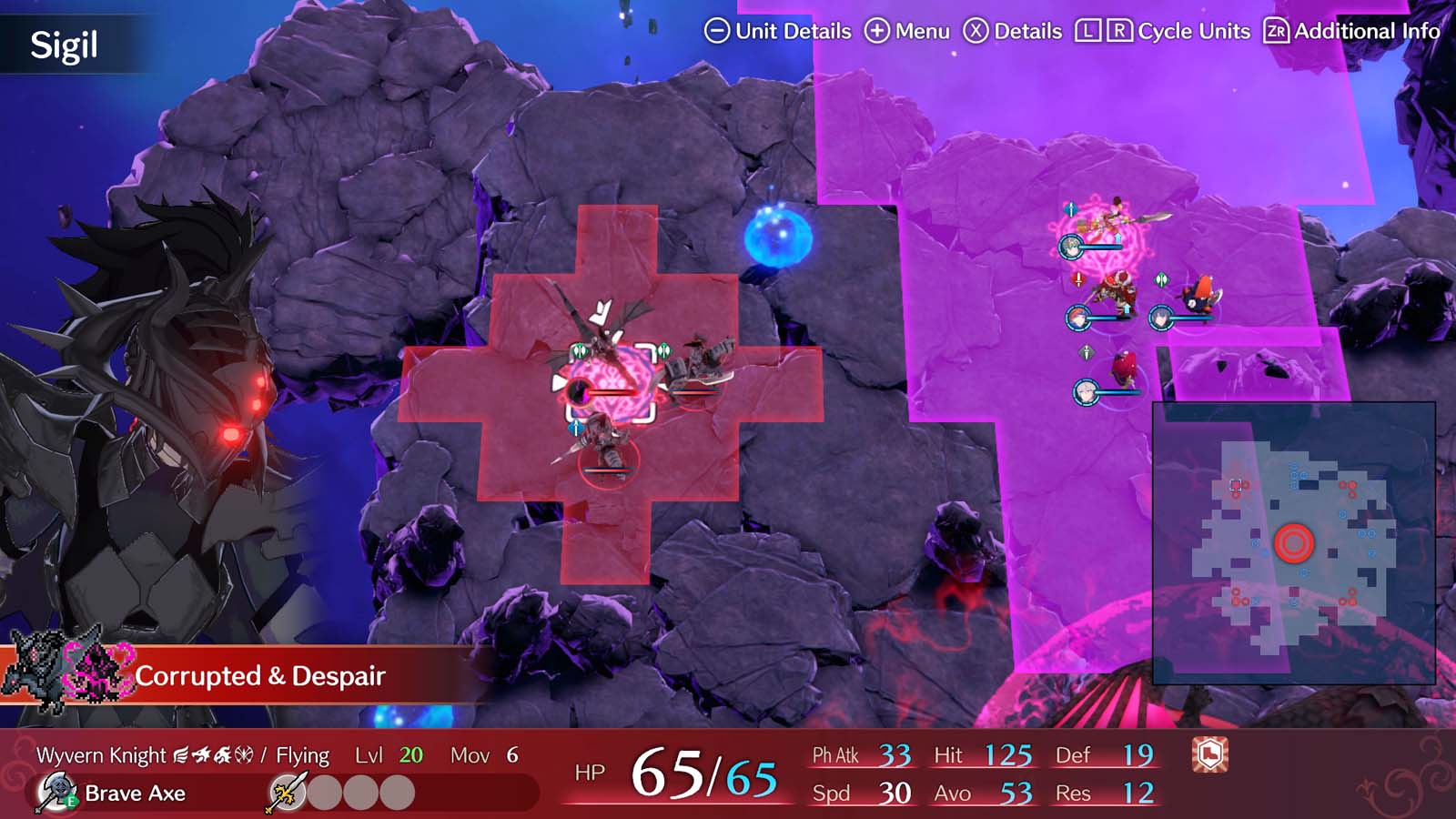Click the ZR button icon before Additional Info
1456x819 pixels.
(x=1275, y=30)
